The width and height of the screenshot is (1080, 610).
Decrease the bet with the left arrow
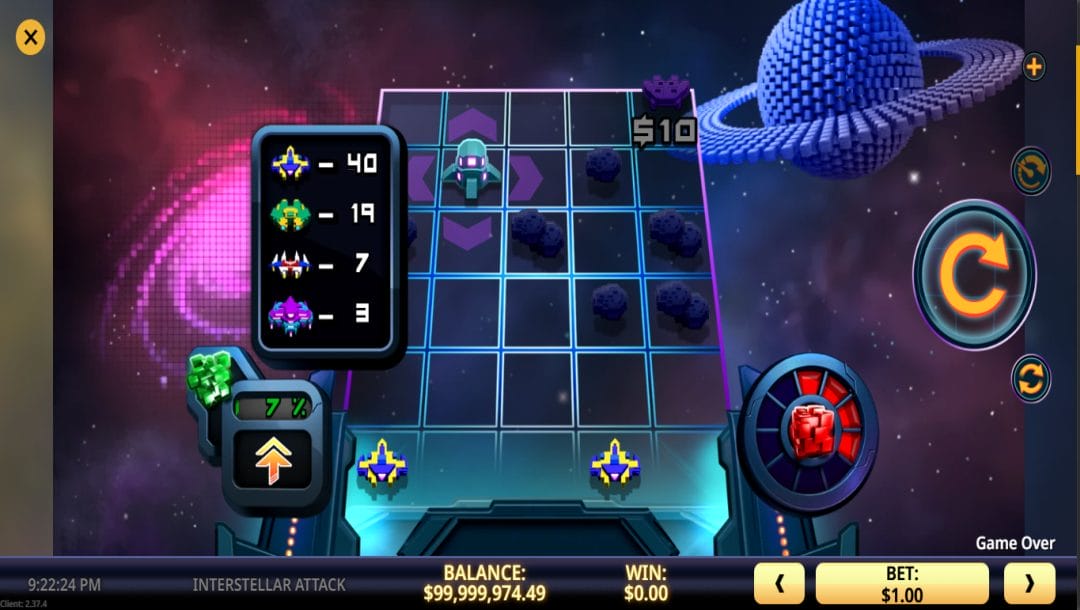point(779,583)
